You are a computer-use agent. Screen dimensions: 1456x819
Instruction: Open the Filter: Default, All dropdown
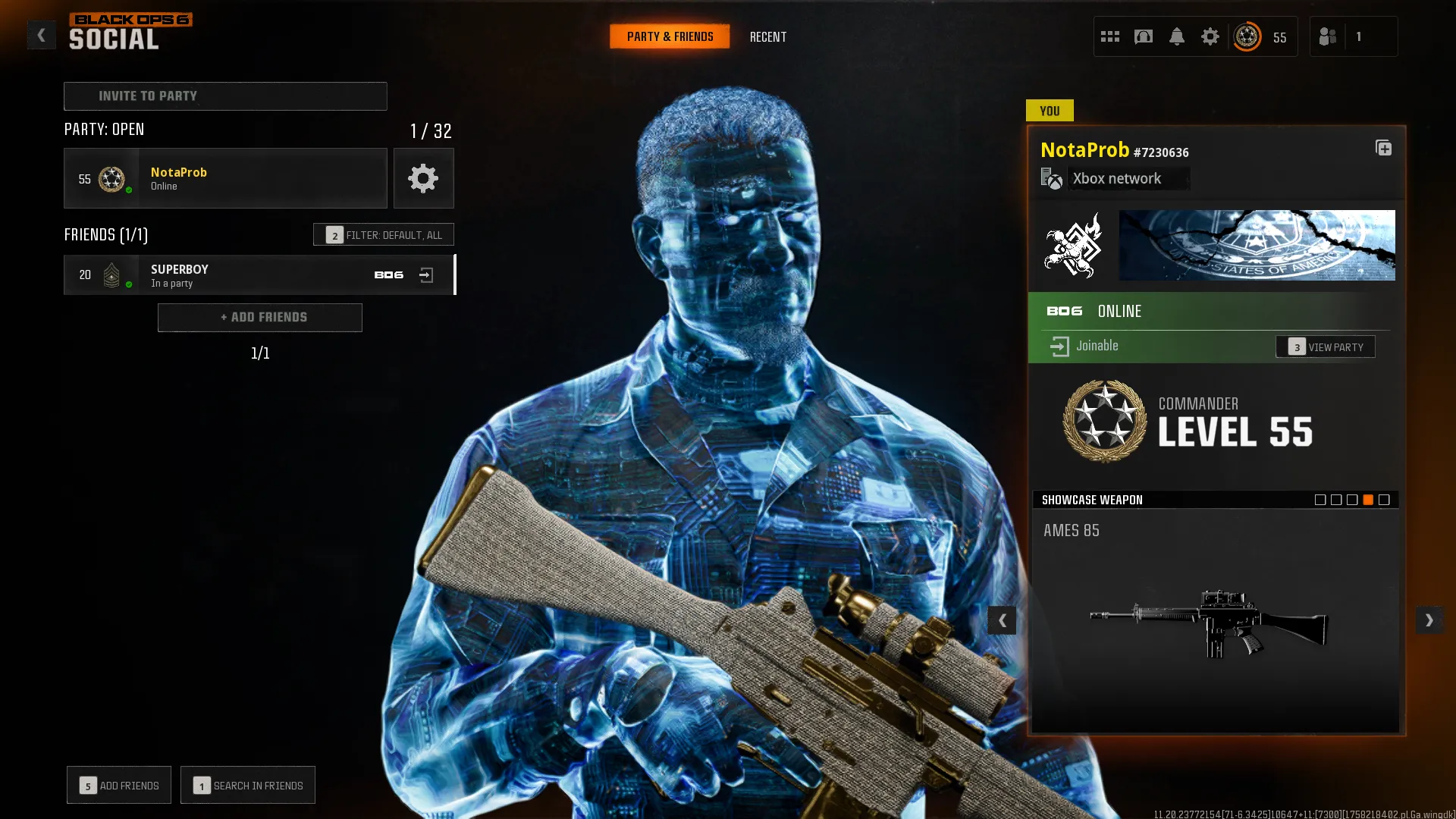click(x=384, y=234)
